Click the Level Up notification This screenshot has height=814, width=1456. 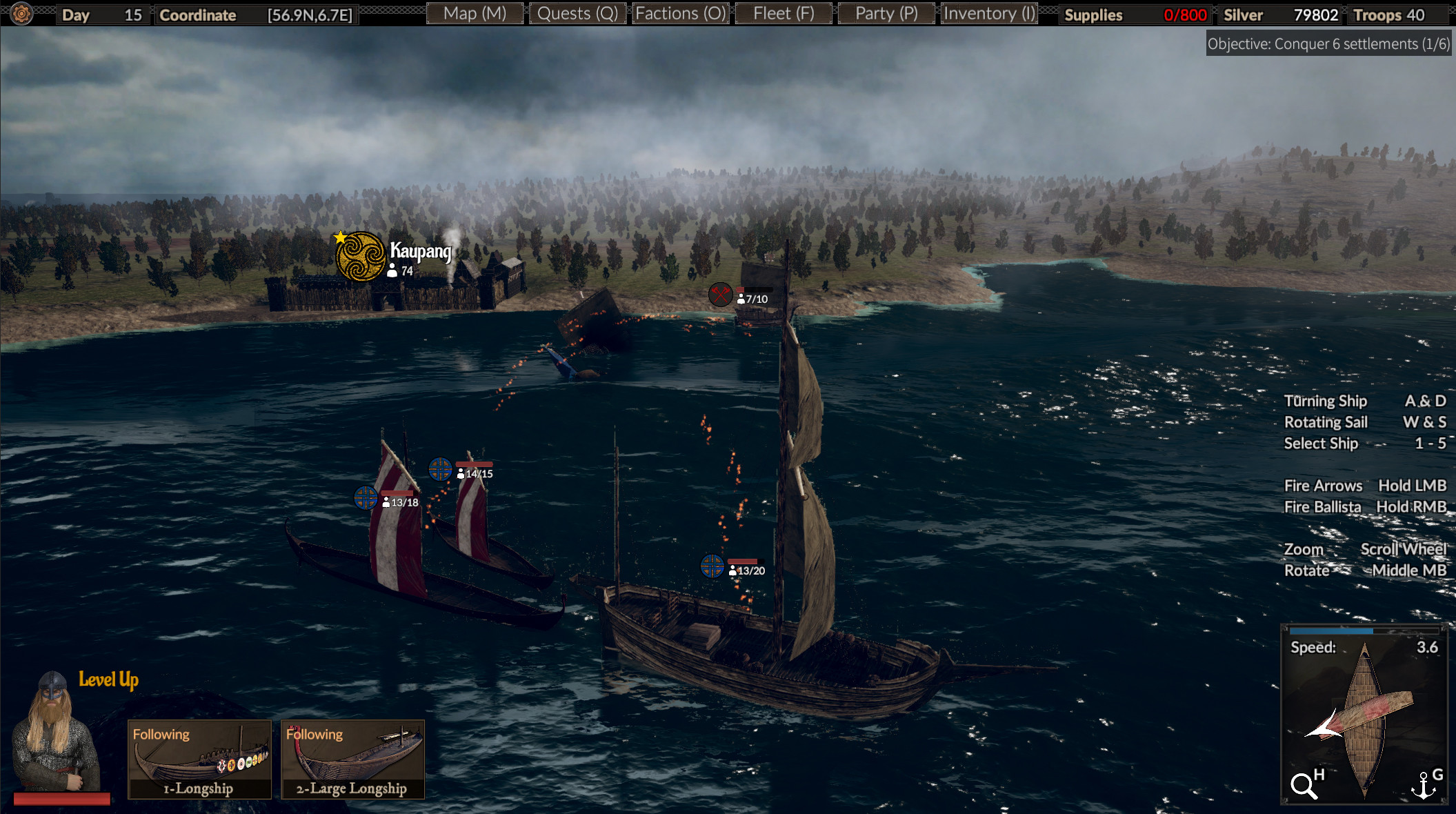pos(108,679)
